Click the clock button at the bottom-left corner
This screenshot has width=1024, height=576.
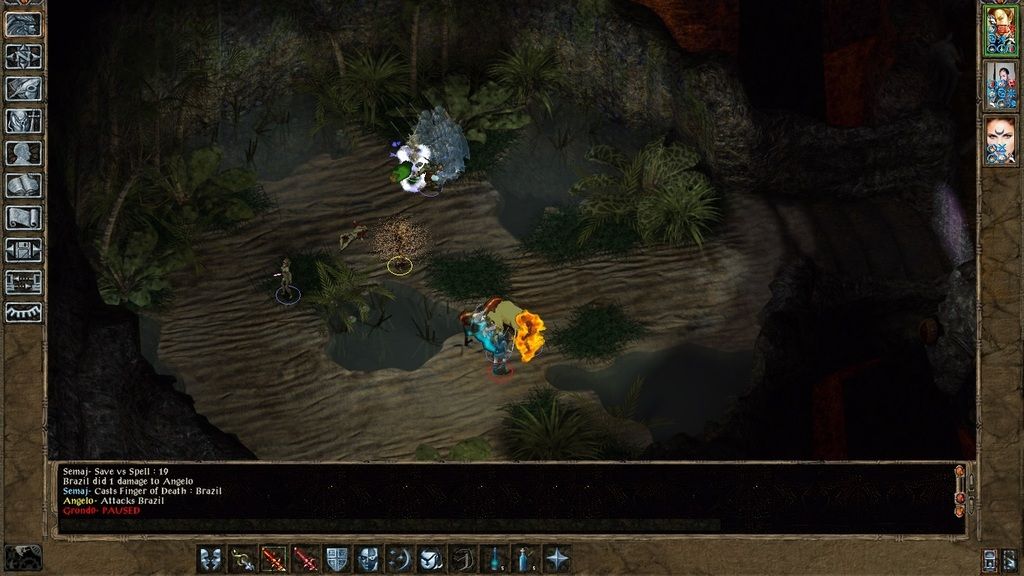23,557
